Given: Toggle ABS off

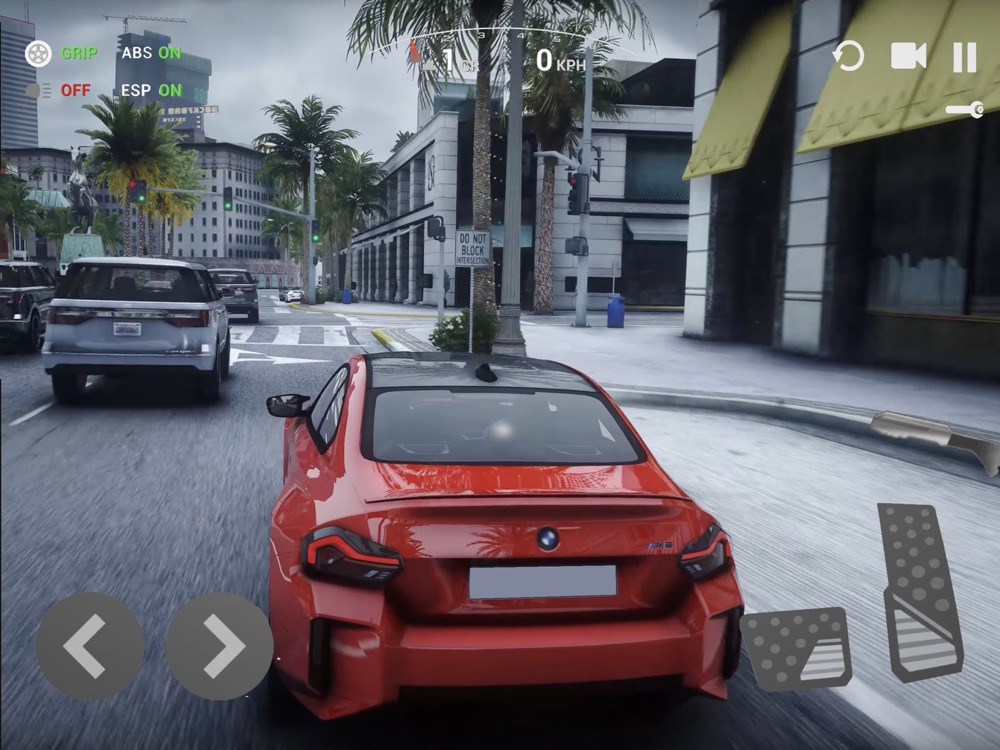Looking at the screenshot, I should 151,53.
